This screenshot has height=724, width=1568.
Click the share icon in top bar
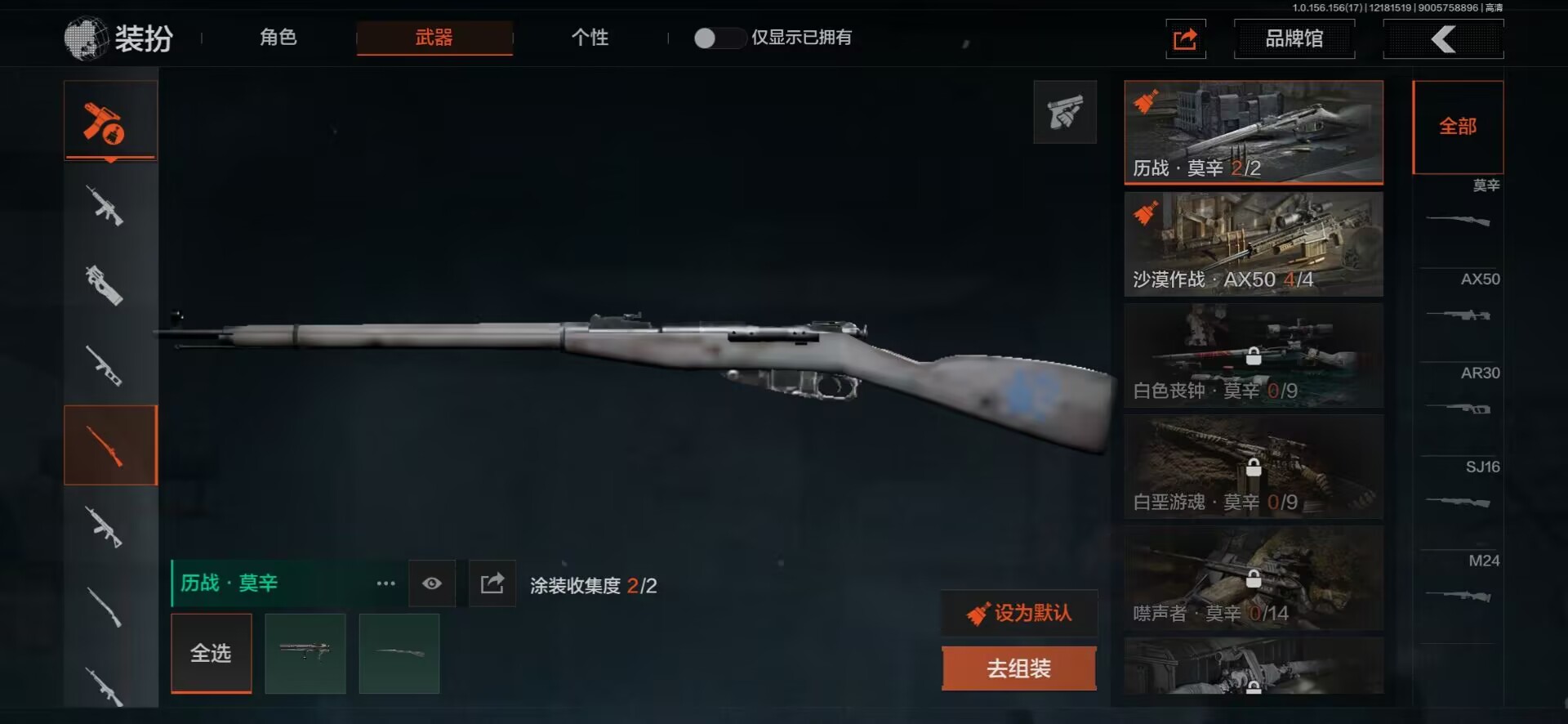tap(1185, 38)
